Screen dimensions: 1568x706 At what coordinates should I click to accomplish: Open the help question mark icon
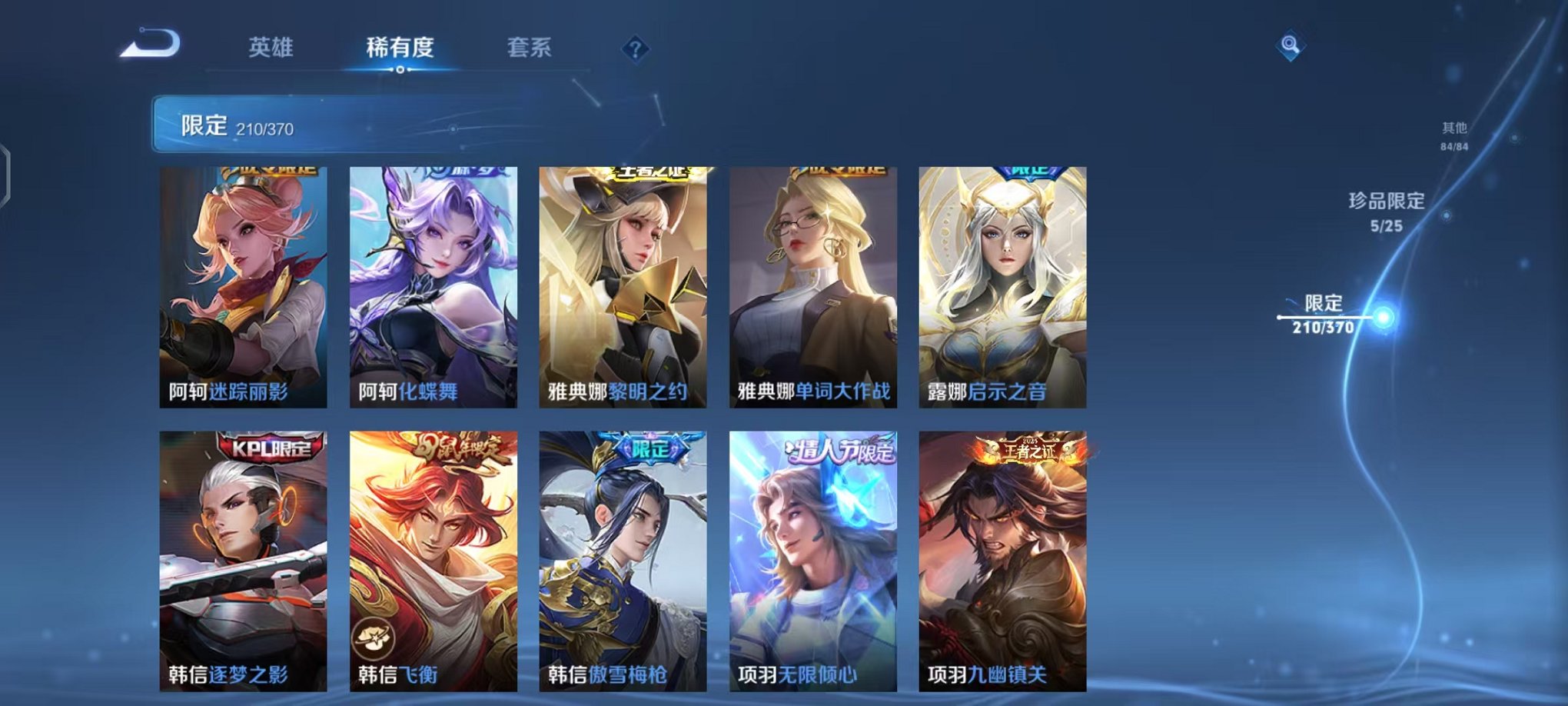(x=633, y=49)
